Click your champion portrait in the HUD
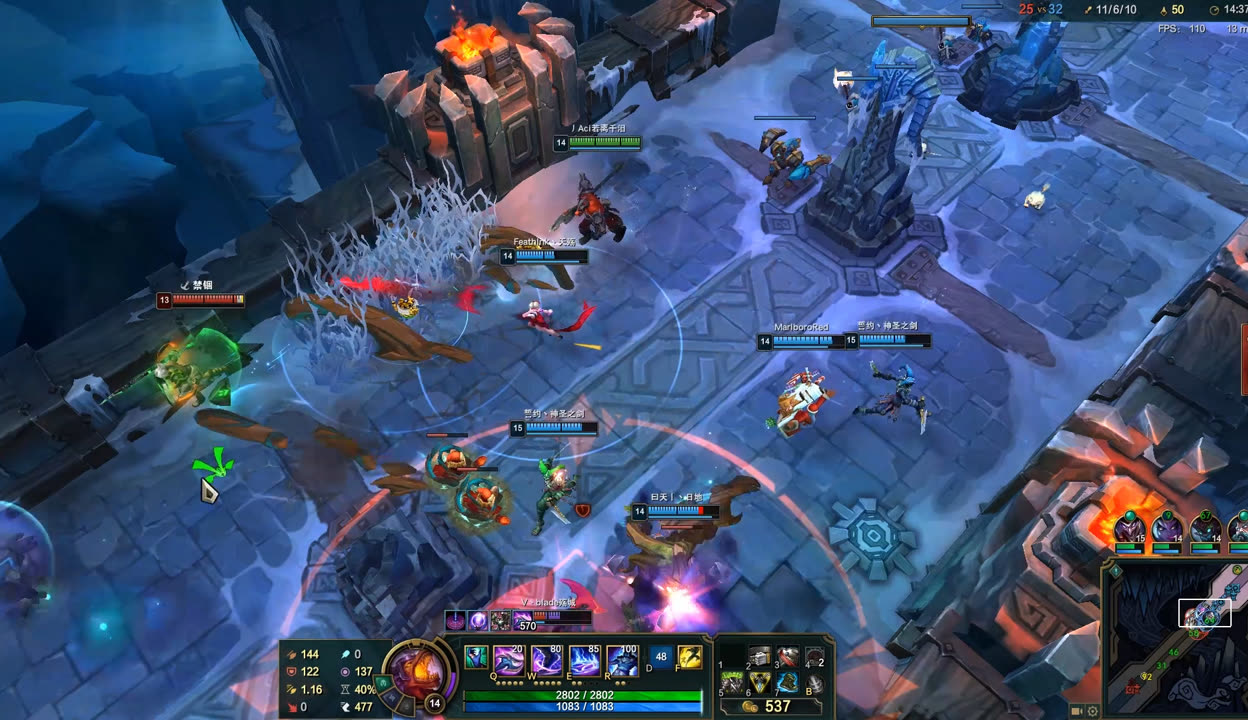The height and width of the screenshot is (720, 1248). [x=418, y=670]
